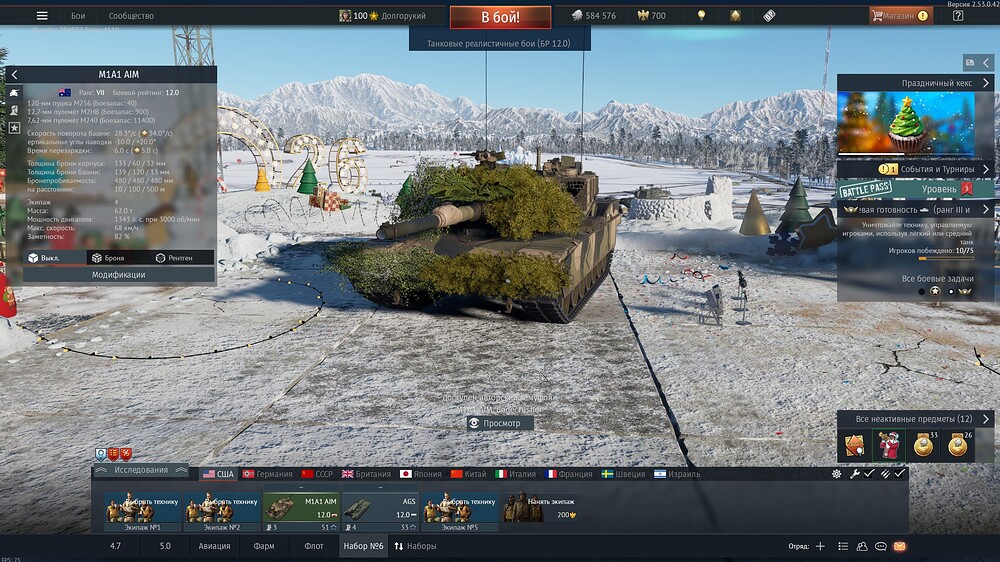Select the M1A1 AIM crew slot
This screenshot has width=1000, height=562.
click(x=300, y=508)
